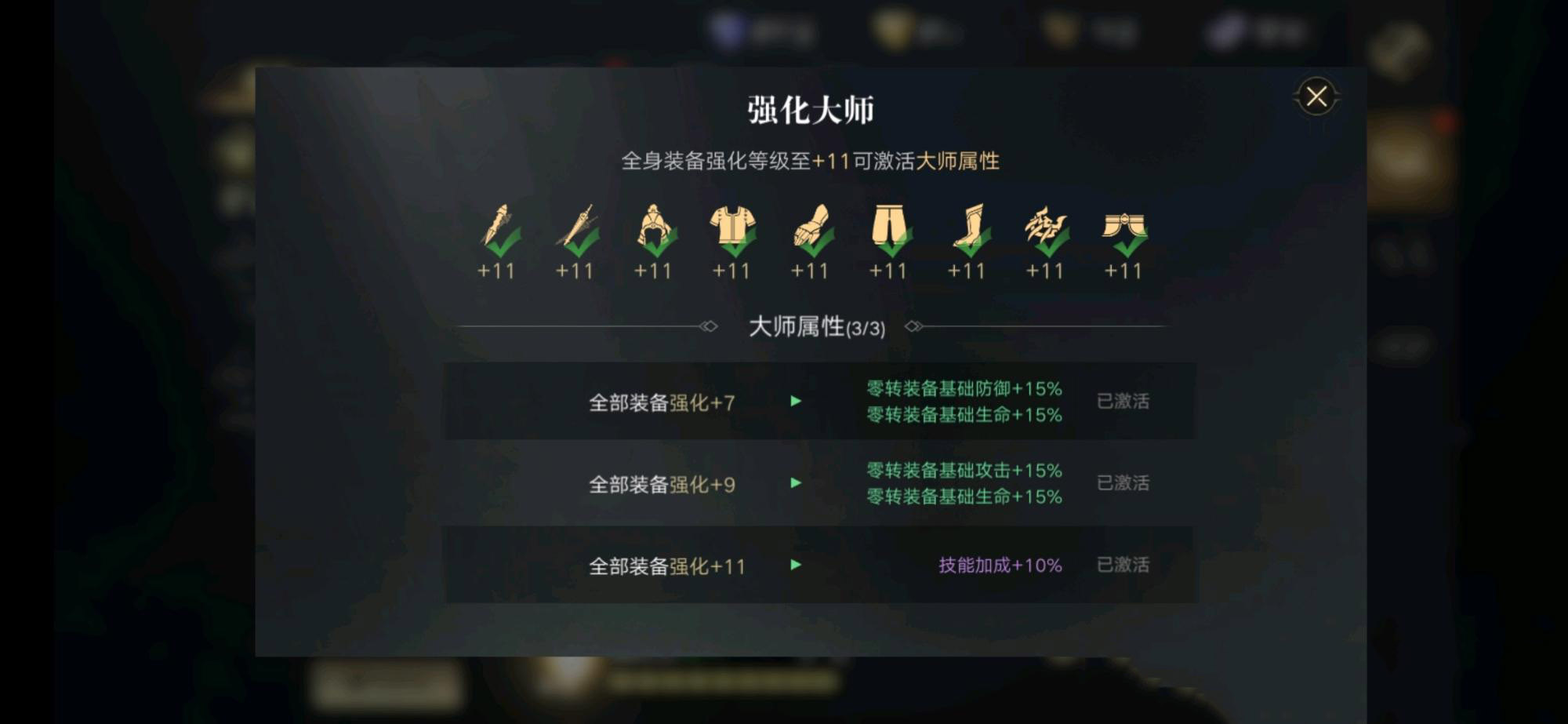The height and width of the screenshot is (724, 1568).
Task: Open the belt equipment slot
Action: point(1123,228)
